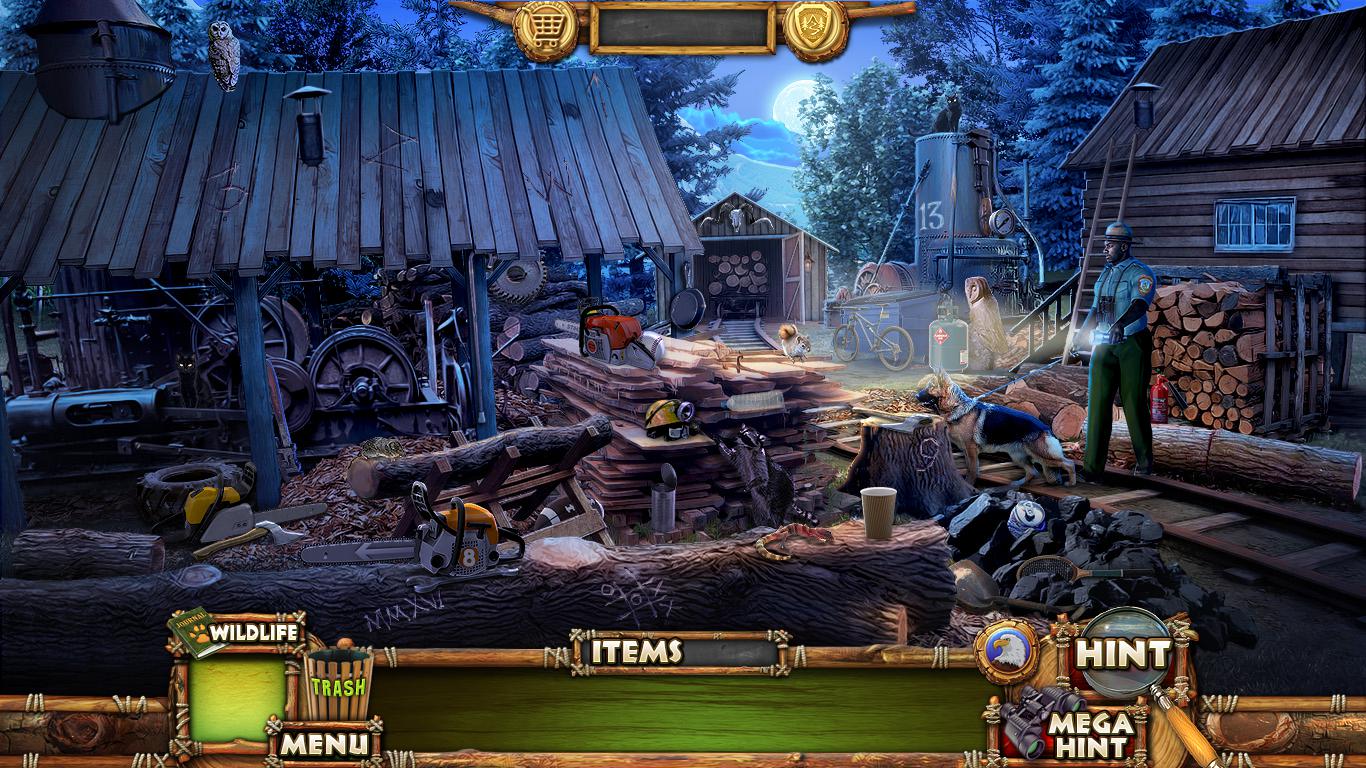The width and height of the screenshot is (1366, 768).
Task: Click the gold ranger badge icon
Action: pyautogui.click(x=815, y=30)
